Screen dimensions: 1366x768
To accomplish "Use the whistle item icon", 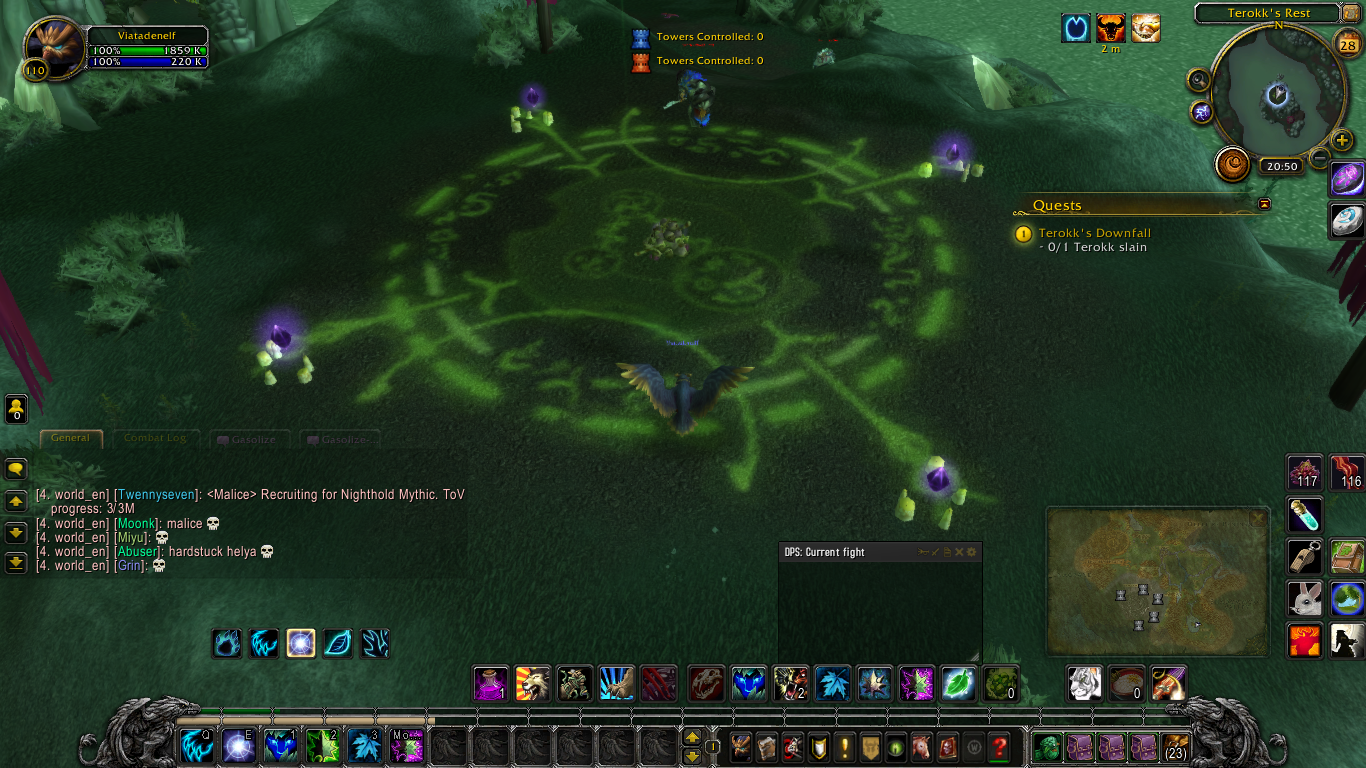I will pos(1305,557).
